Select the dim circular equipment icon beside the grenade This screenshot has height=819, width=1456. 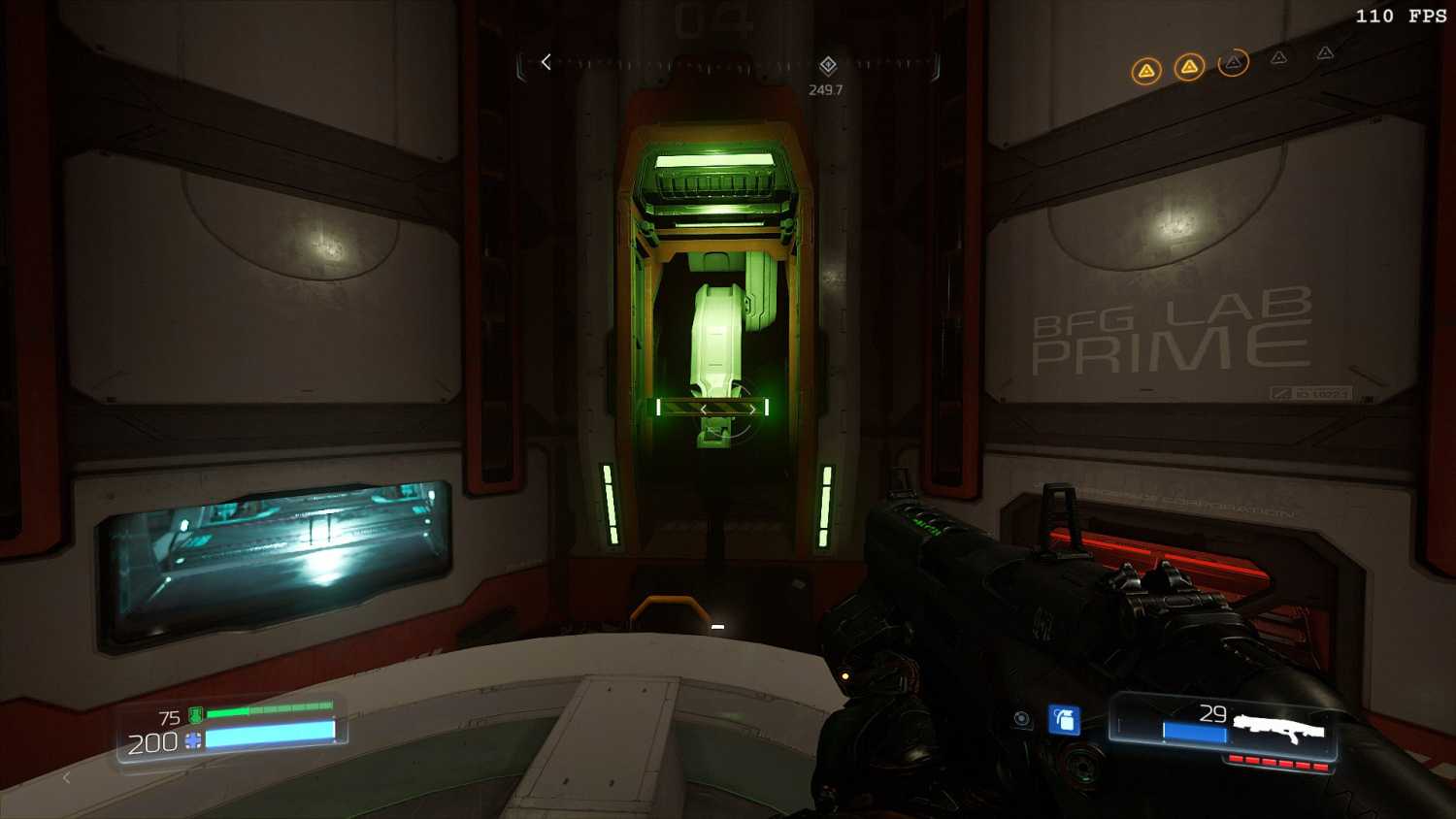pos(1021,719)
